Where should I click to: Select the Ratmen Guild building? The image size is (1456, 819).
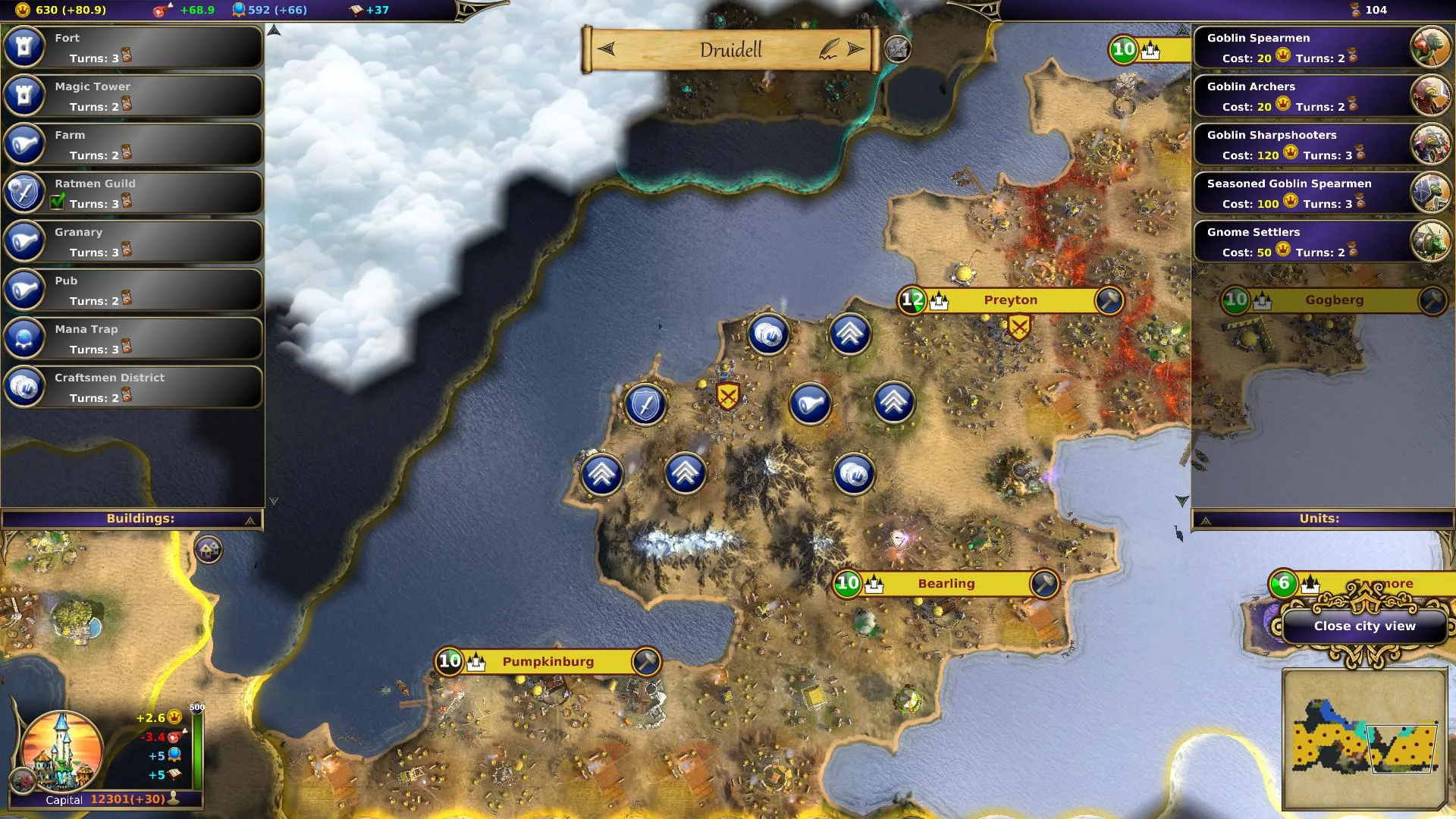[133, 193]
